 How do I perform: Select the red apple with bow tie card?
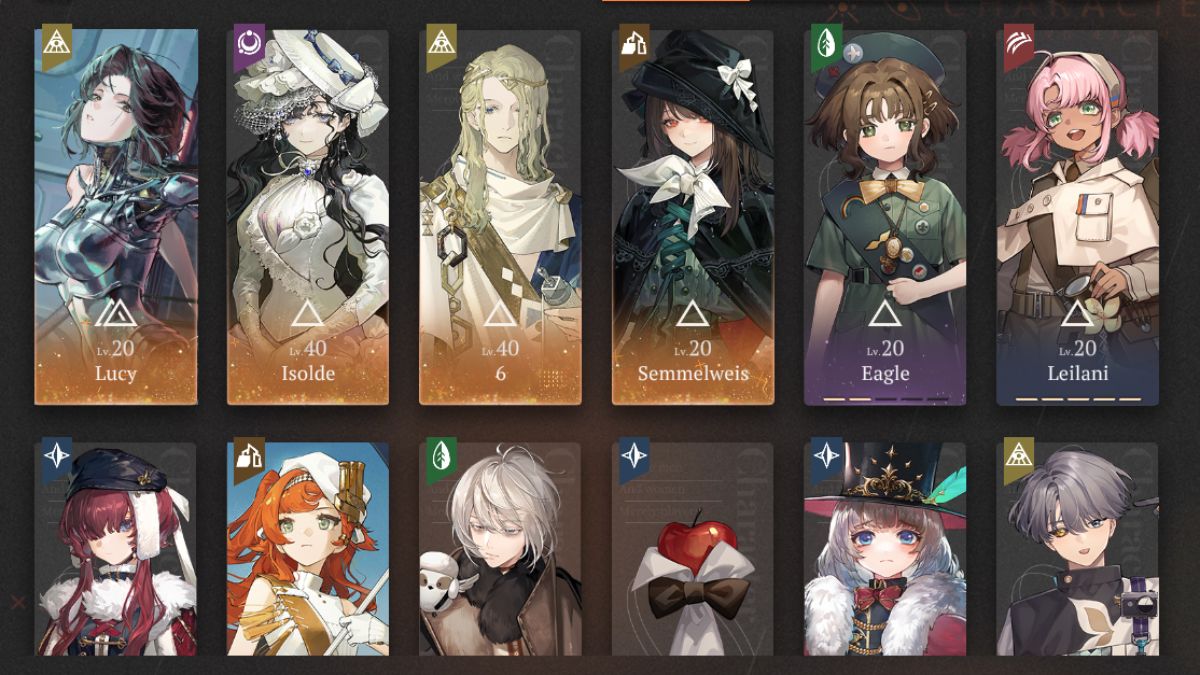[x=693, y=550]
